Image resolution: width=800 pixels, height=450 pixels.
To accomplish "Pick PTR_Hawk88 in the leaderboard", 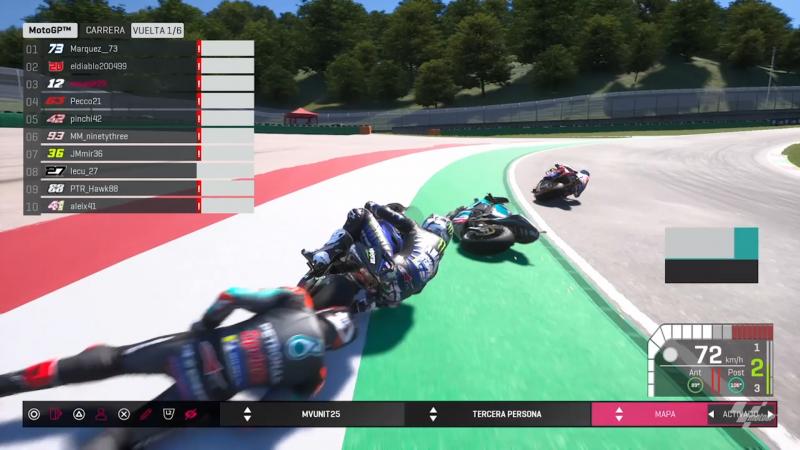I will [x=110, y=188].
